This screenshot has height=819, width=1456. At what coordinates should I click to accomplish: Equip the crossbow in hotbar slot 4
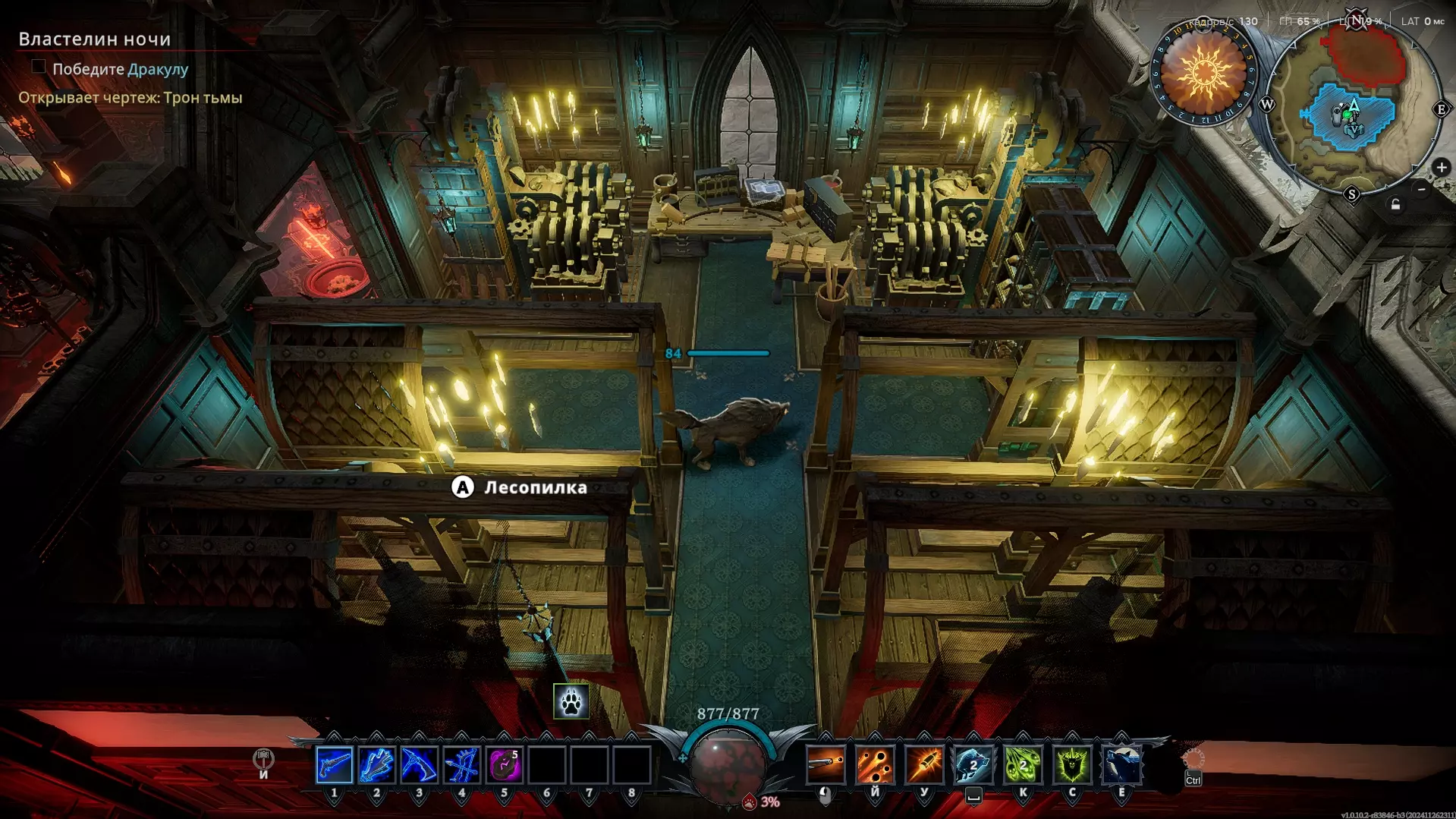(x=461, y=764)
